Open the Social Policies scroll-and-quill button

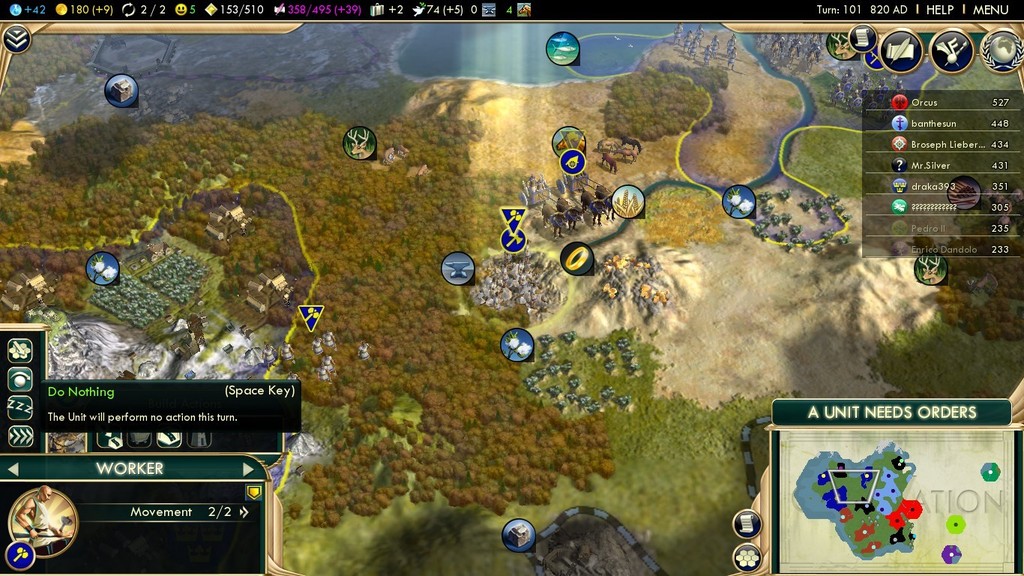899,51
